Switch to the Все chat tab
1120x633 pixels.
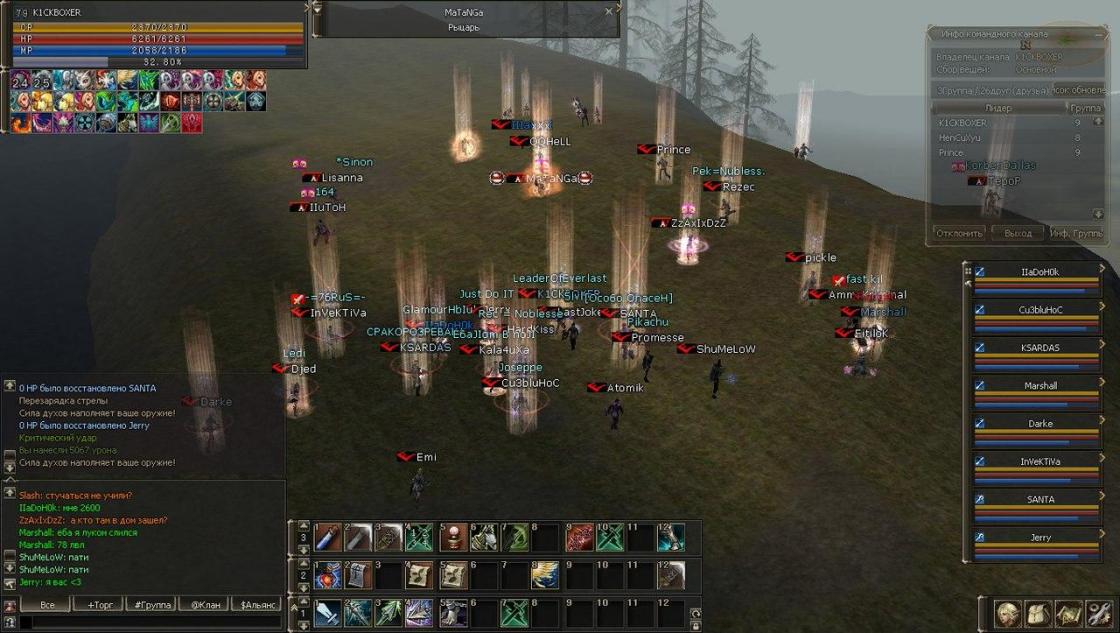pyautogui.click(x=46, y=605)
